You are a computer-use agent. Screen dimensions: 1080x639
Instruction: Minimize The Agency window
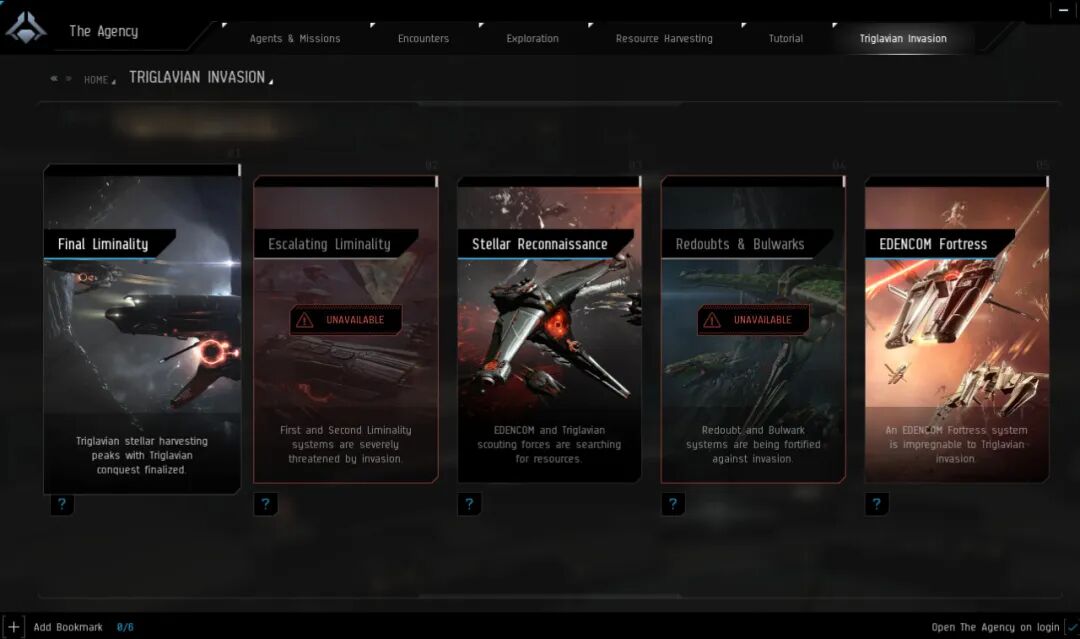pos(1063,9)
